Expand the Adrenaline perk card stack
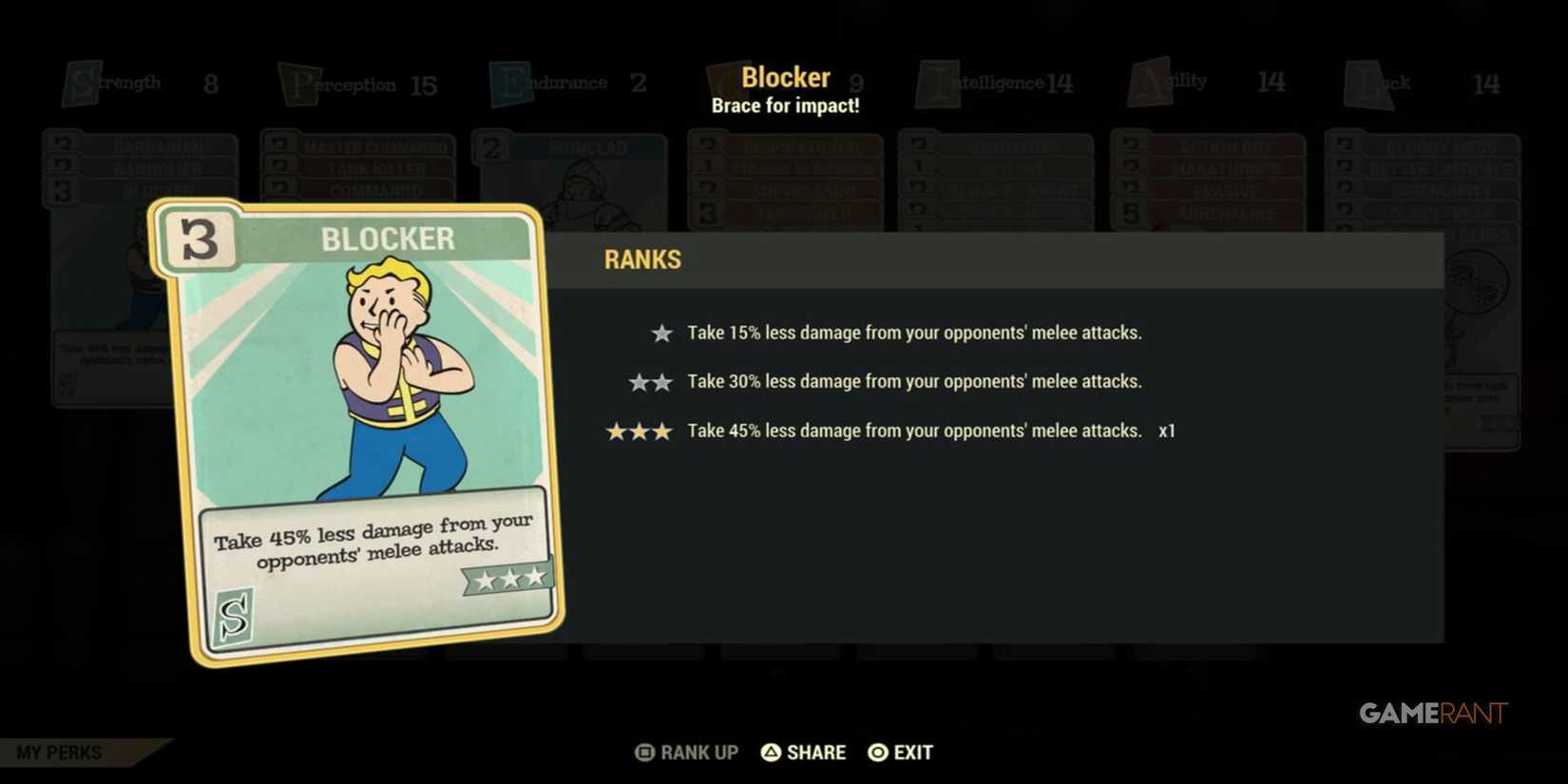This screenshot has height=784, width=1568. 1226,212
